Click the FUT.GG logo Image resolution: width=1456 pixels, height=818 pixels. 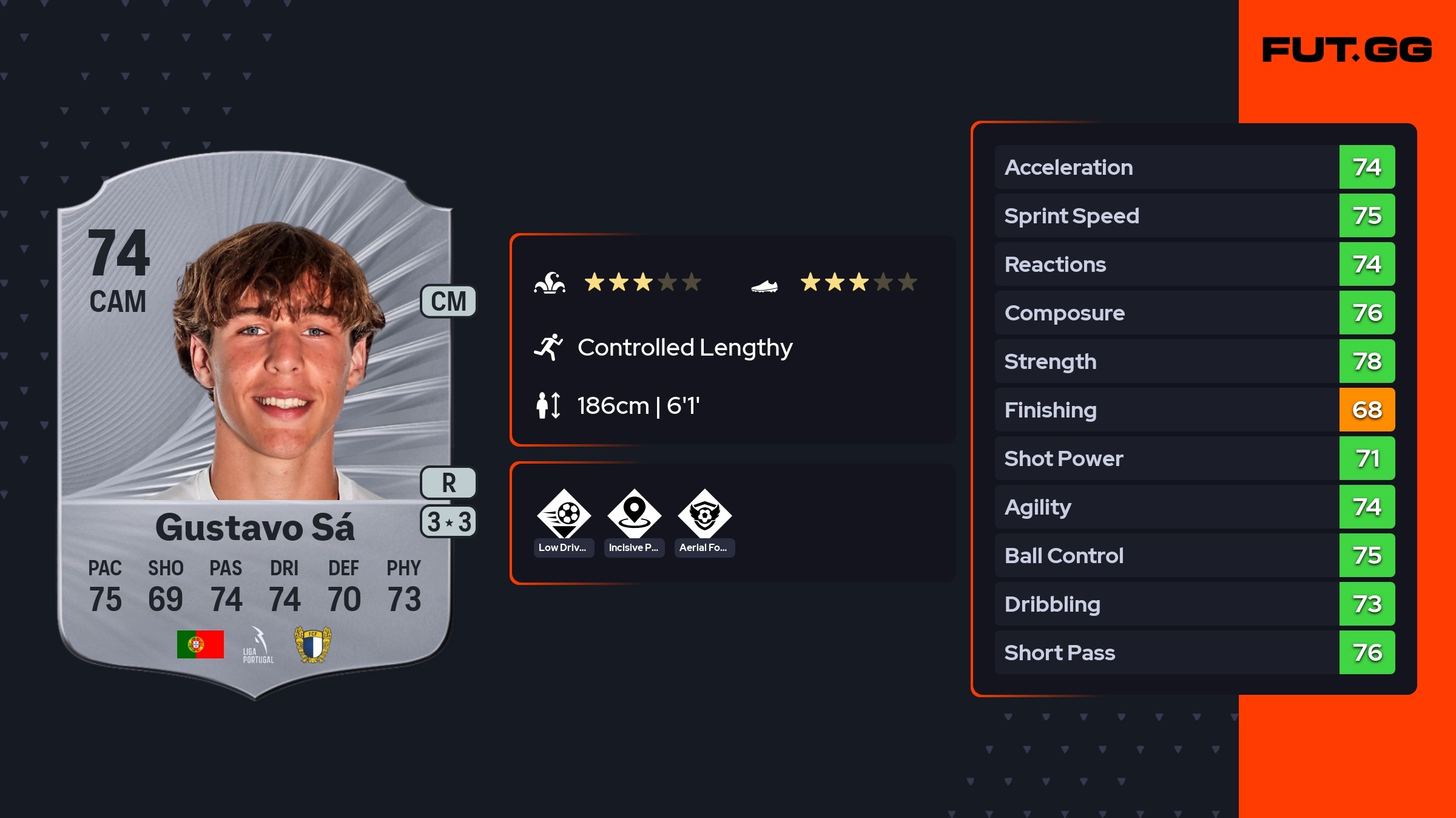click(x=1347, y=50)
